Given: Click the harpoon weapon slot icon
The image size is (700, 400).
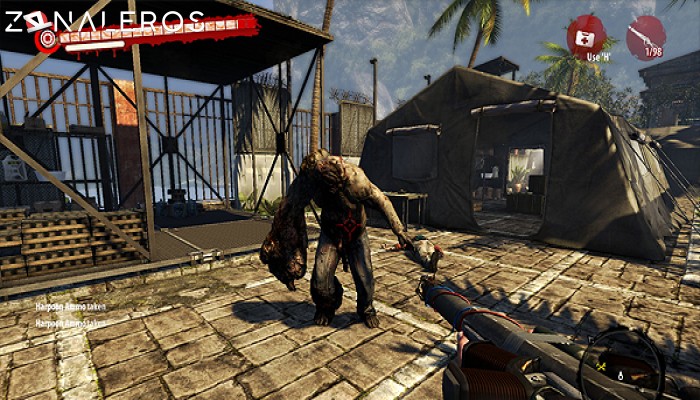Looking at the screenshot, I should [x=645, y=36].
